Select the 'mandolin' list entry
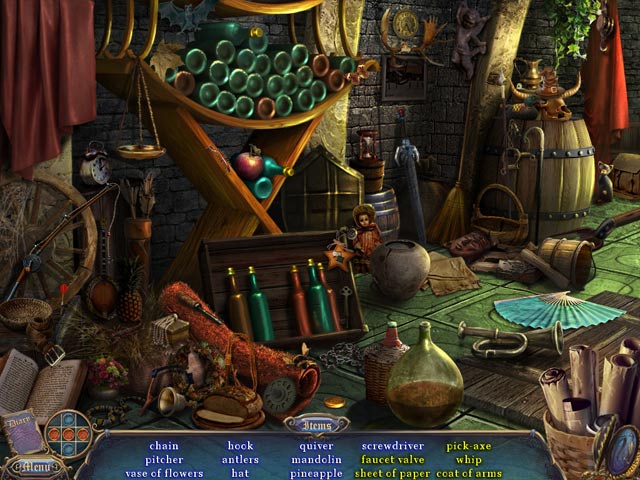This screenshot has height=480, width=640. pyautogui.click(x=316, y=460)
